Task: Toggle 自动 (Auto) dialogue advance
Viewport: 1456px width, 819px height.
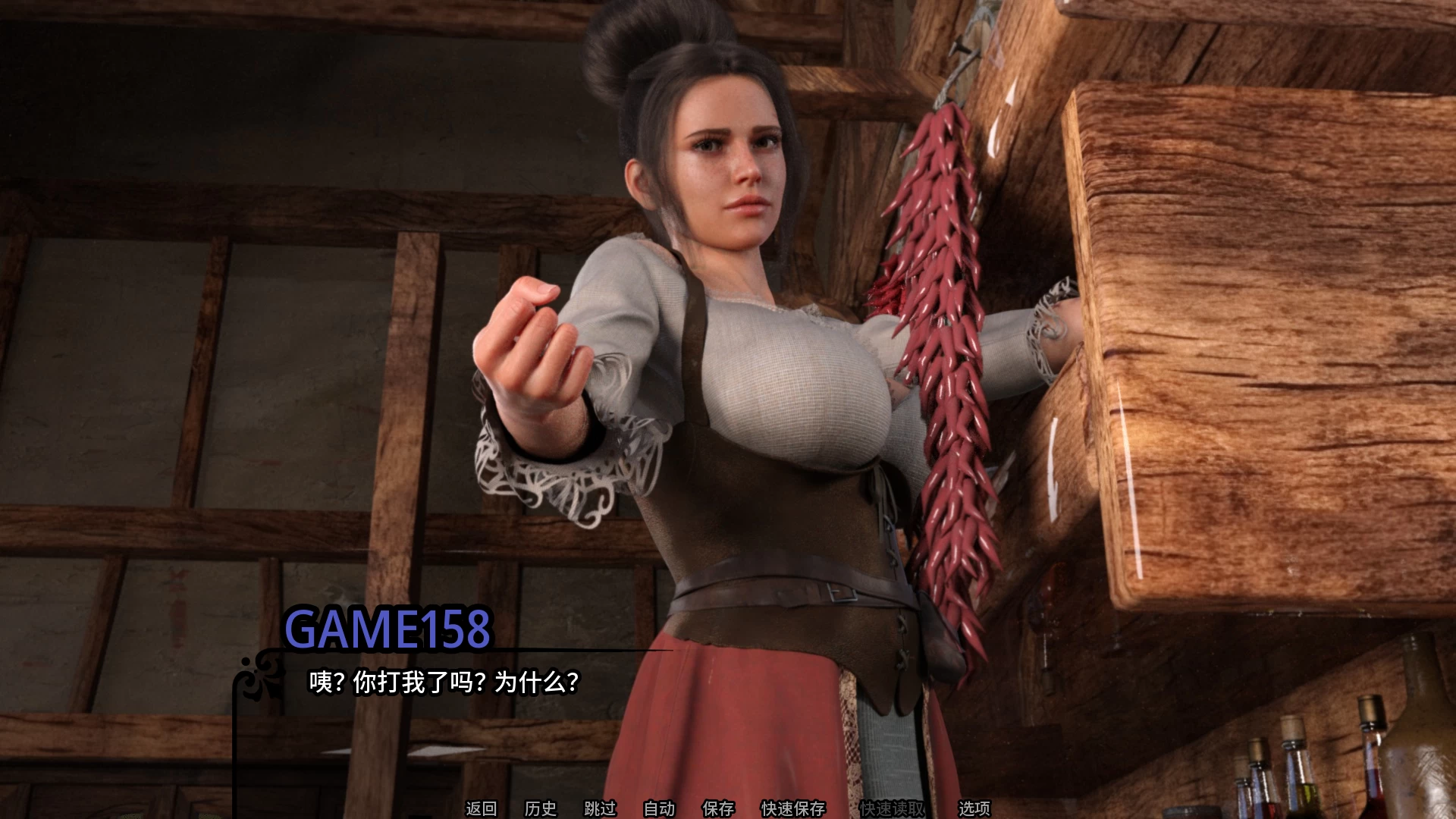Action: point(659,808)
